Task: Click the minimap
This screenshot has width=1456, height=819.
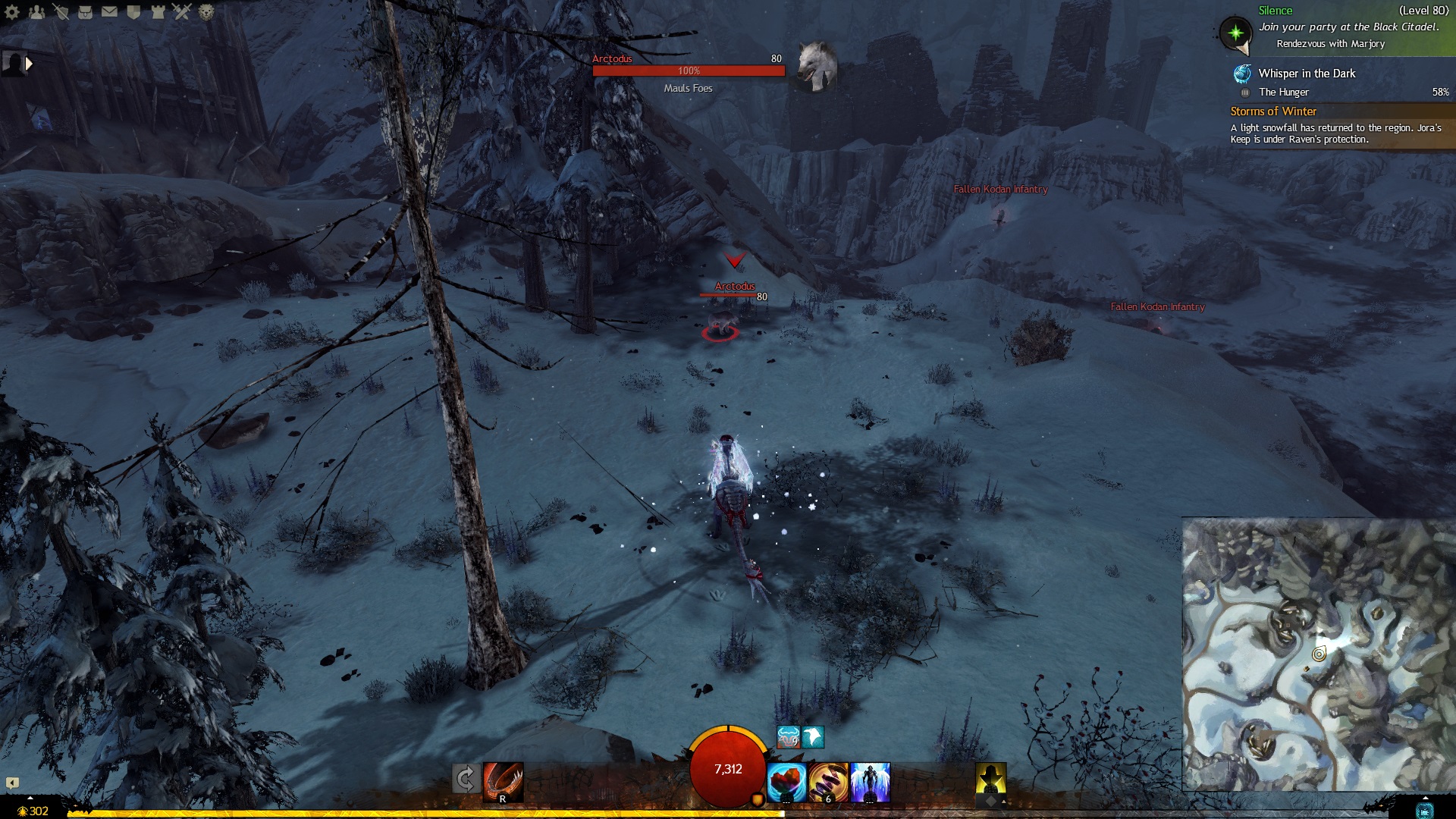Action: (x=1318, y=654)
